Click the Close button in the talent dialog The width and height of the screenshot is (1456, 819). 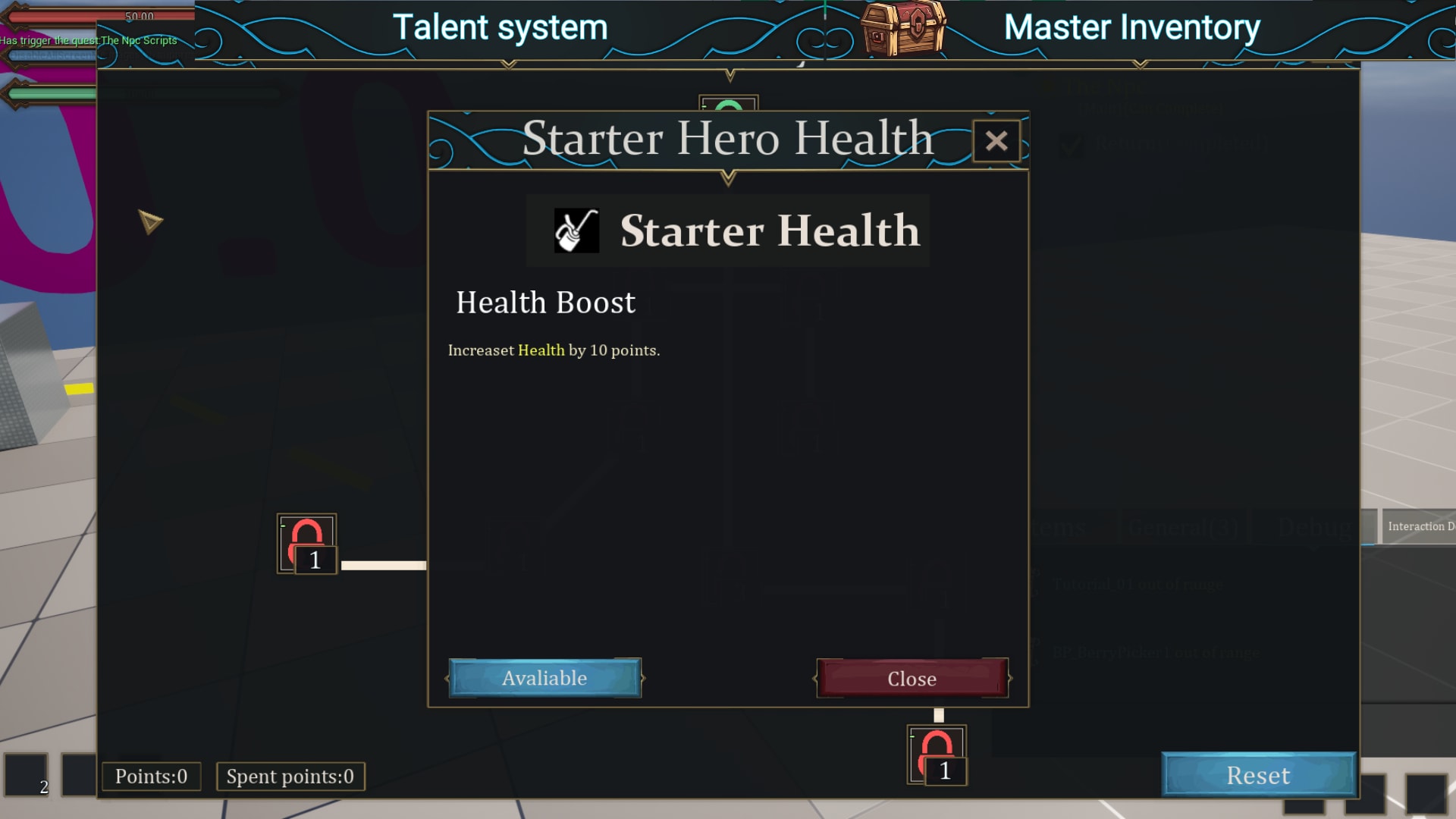(x=912, y=678)
